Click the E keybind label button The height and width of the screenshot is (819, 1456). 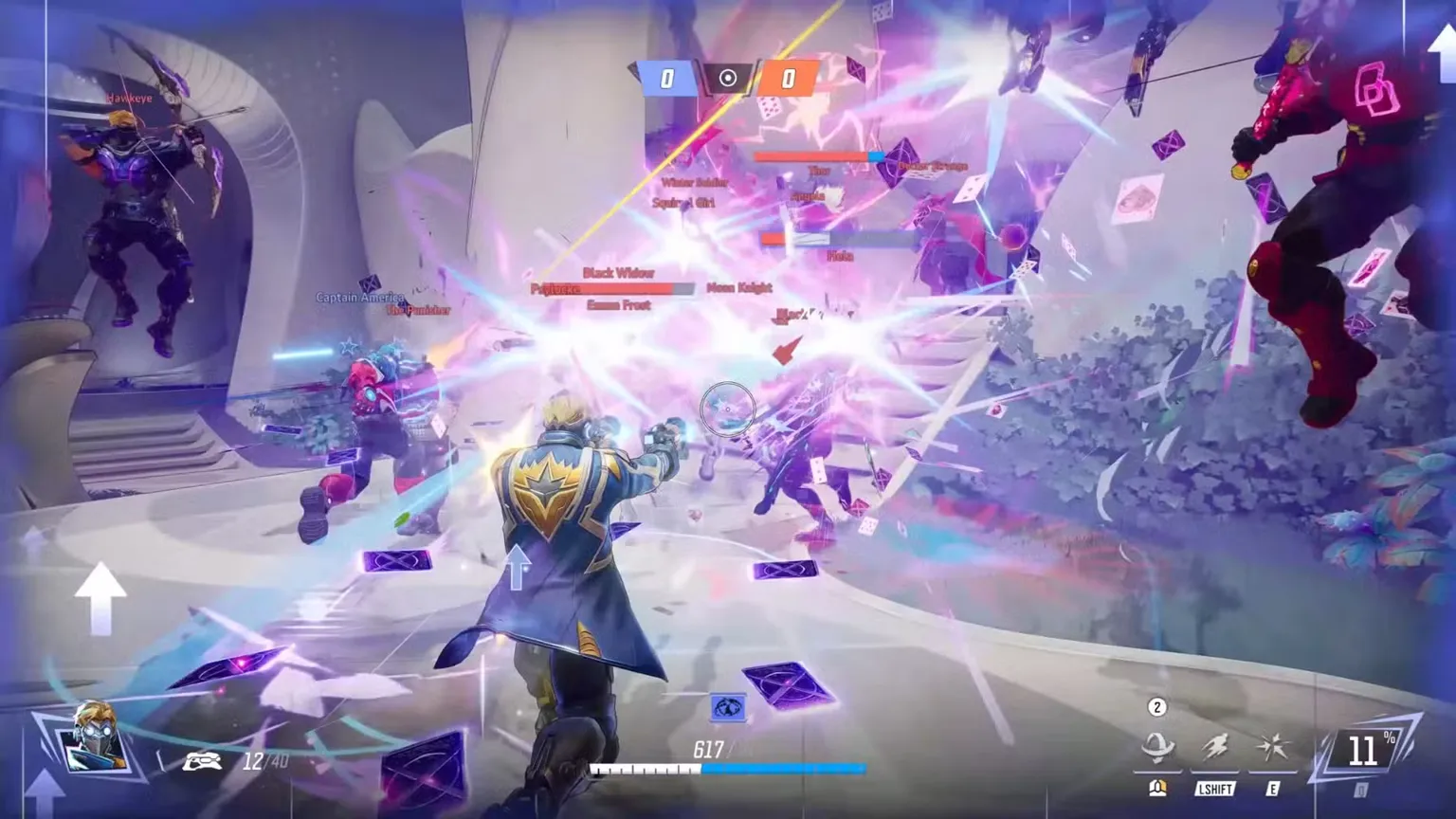[1272, 788]
